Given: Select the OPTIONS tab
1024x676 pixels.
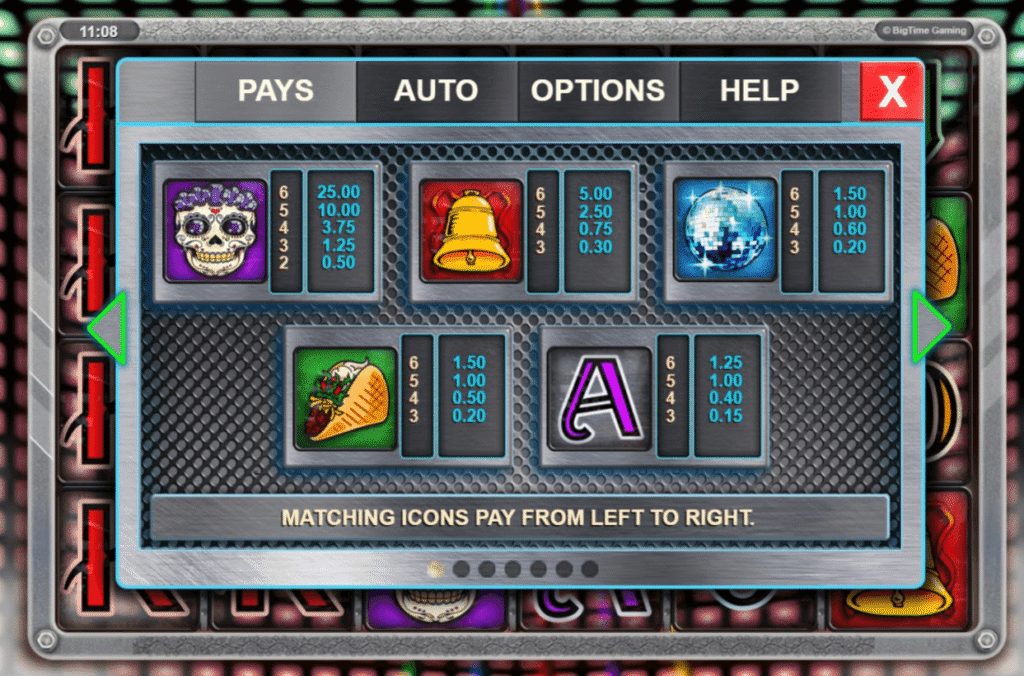Looking at the screenshot, I should click(x=598, y=91).
